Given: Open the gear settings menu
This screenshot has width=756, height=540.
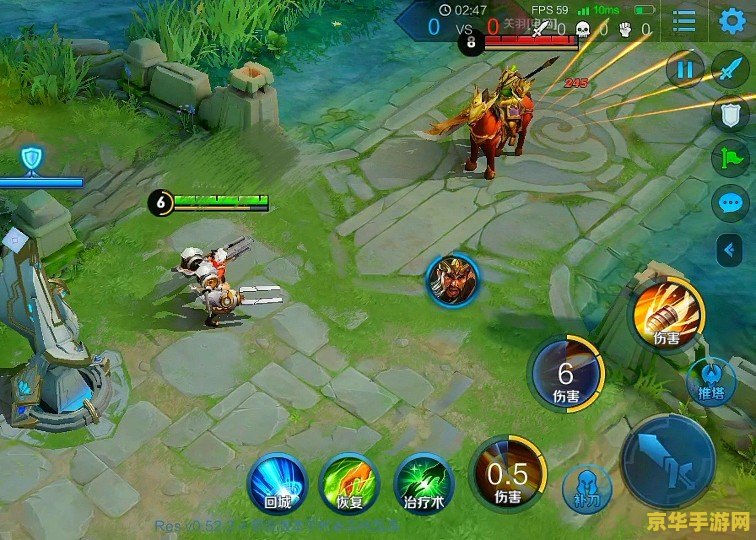Looking at the screenshot, I should [733, 21].
